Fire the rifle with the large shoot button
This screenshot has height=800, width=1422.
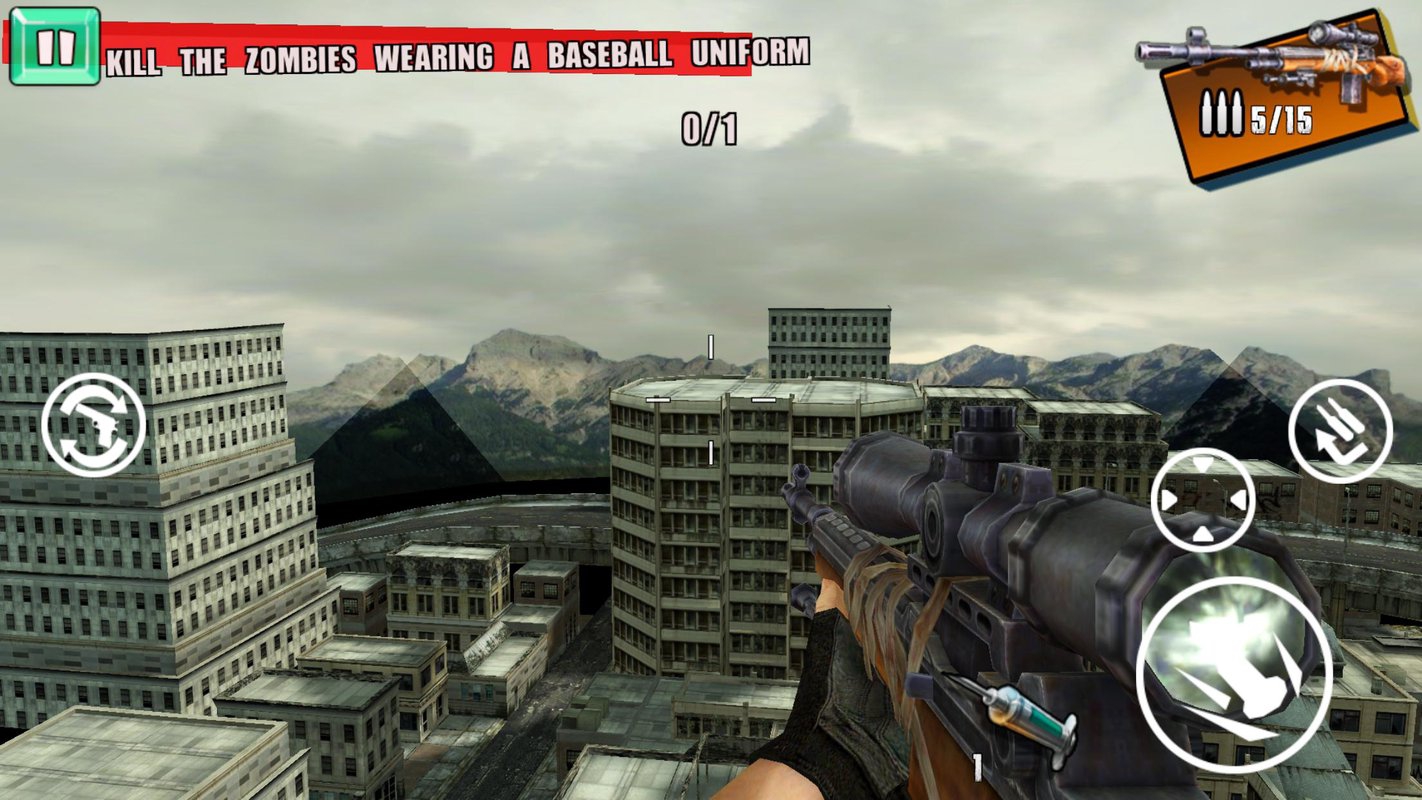1234,674
